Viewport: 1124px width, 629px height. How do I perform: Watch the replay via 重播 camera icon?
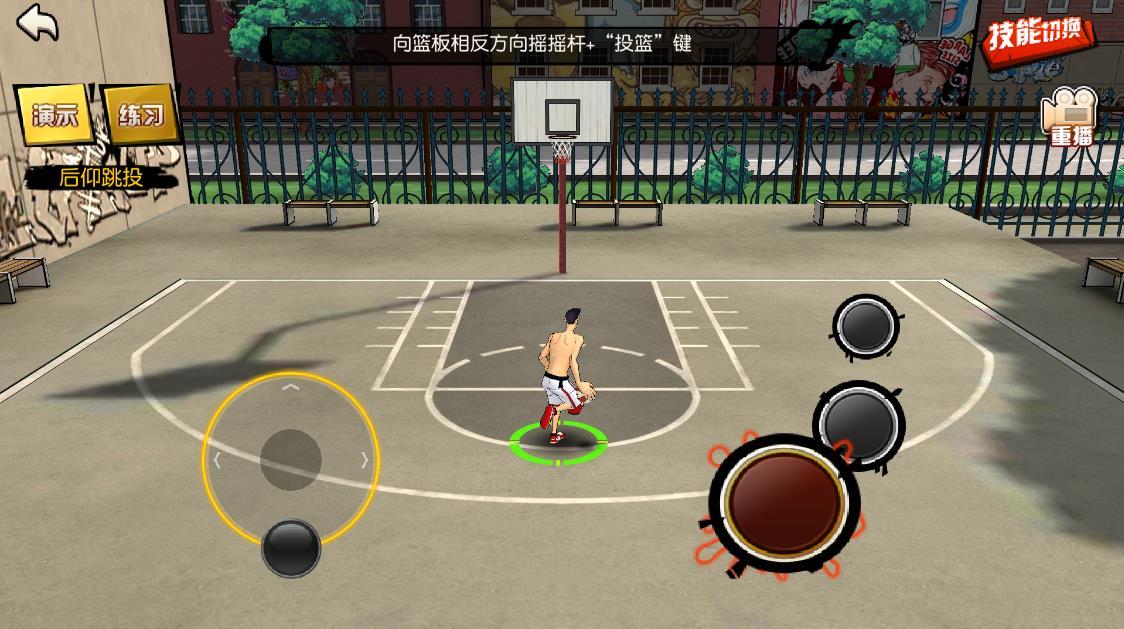pos(1069,119)
